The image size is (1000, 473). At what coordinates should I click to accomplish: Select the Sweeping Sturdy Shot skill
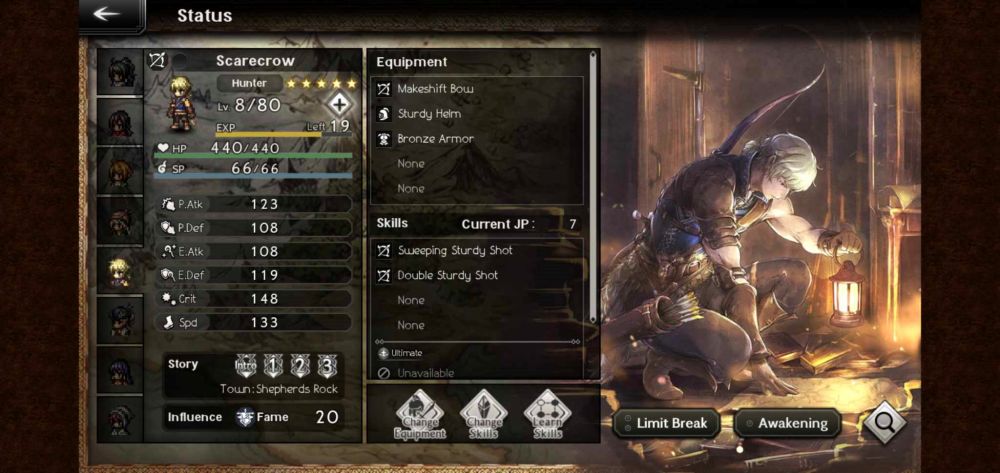tap(476, 250)
